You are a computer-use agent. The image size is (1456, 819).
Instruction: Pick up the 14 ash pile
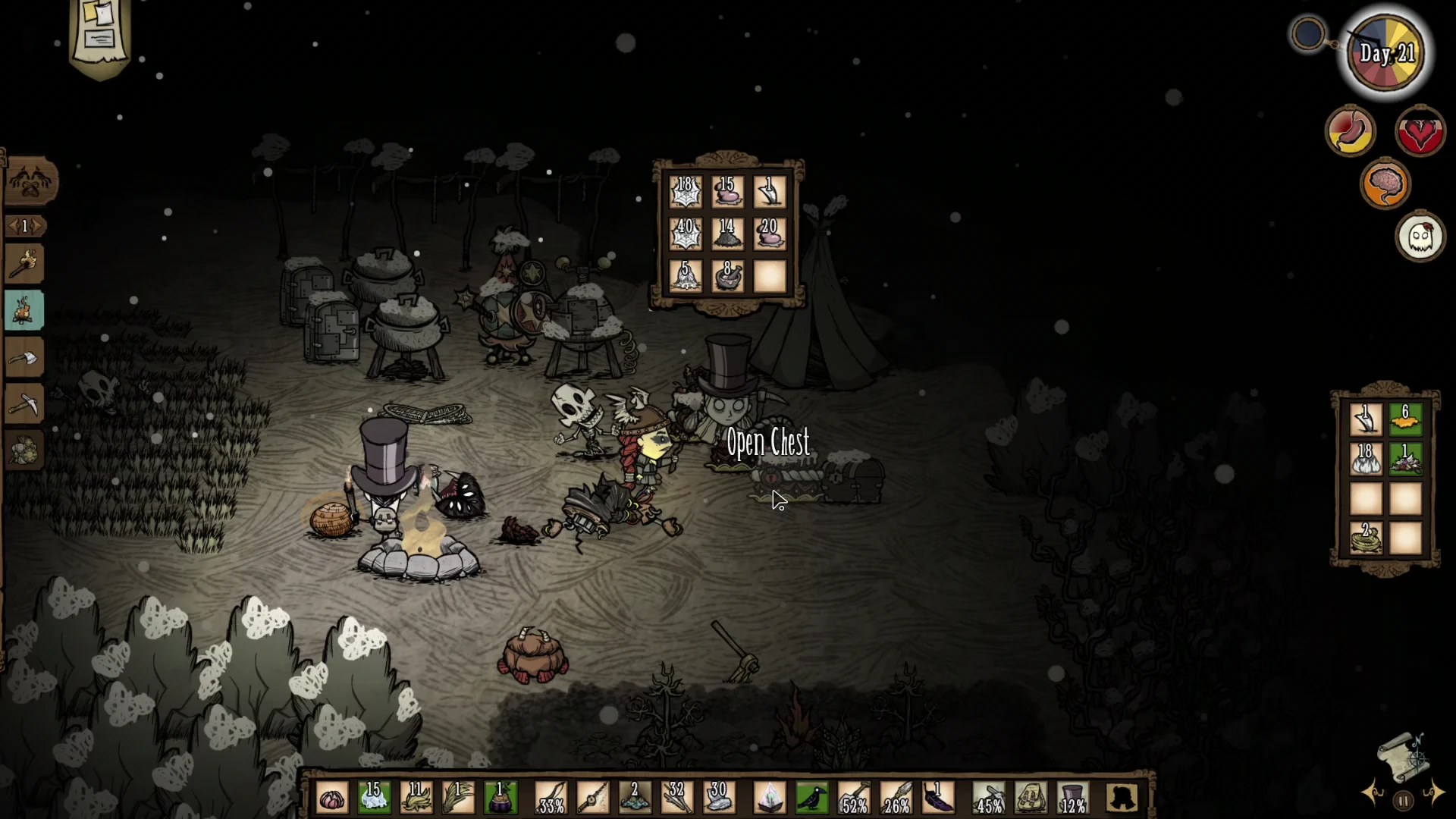coord(727,234)
